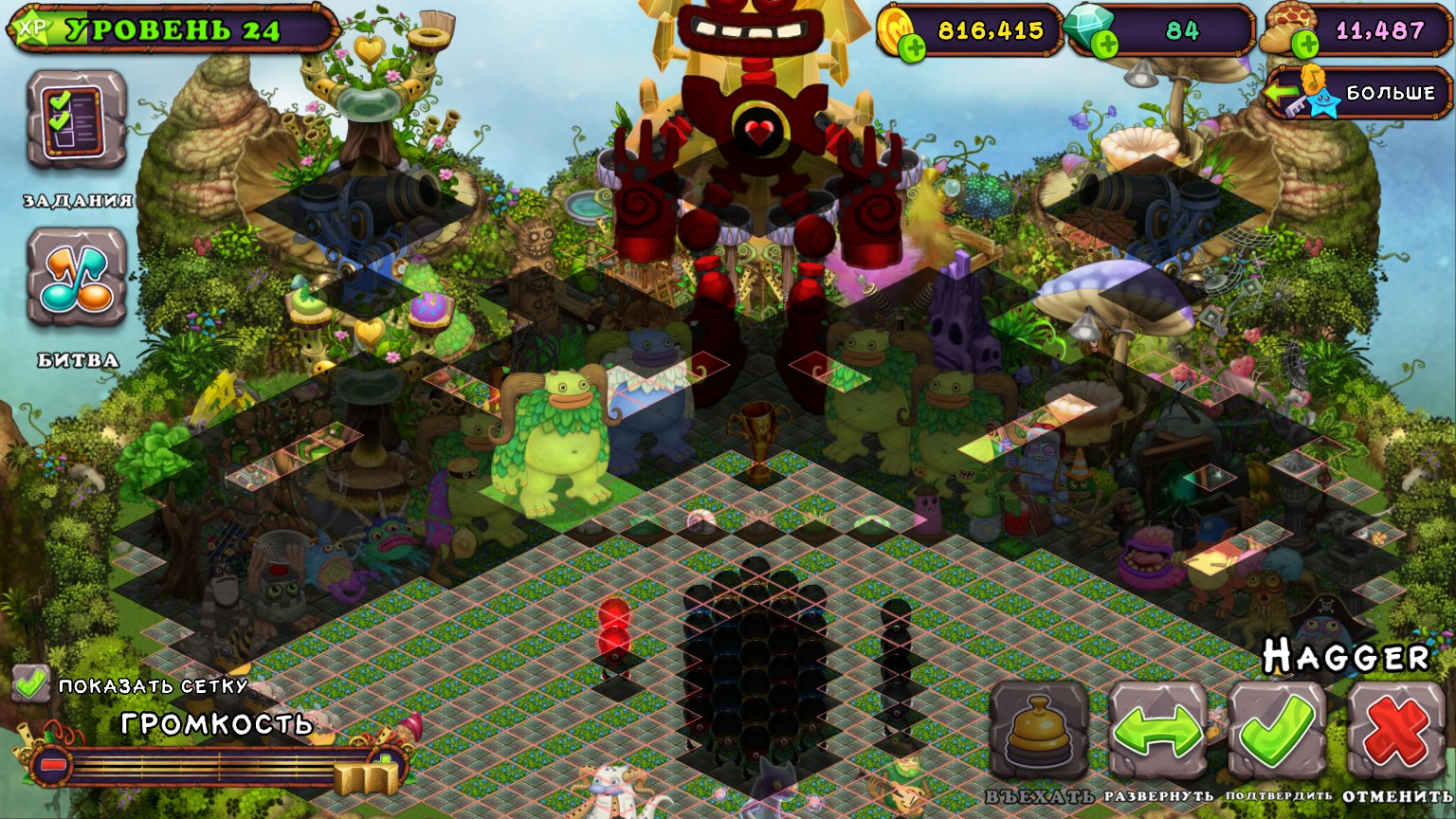
Task: Toggle the Показать сетку grid checkbox
Action: pos(31,681)
